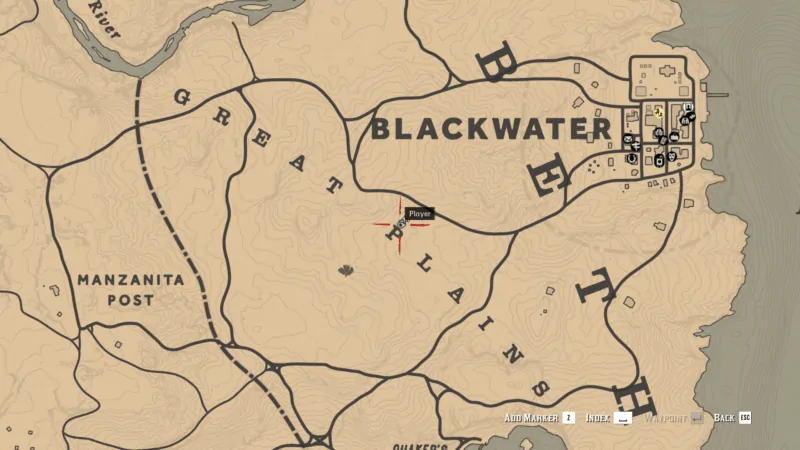The width and height of the screenshot is (800, 450).
Task: Click the yellow mission marker in Blackwater
Action: tap(659, 113)
